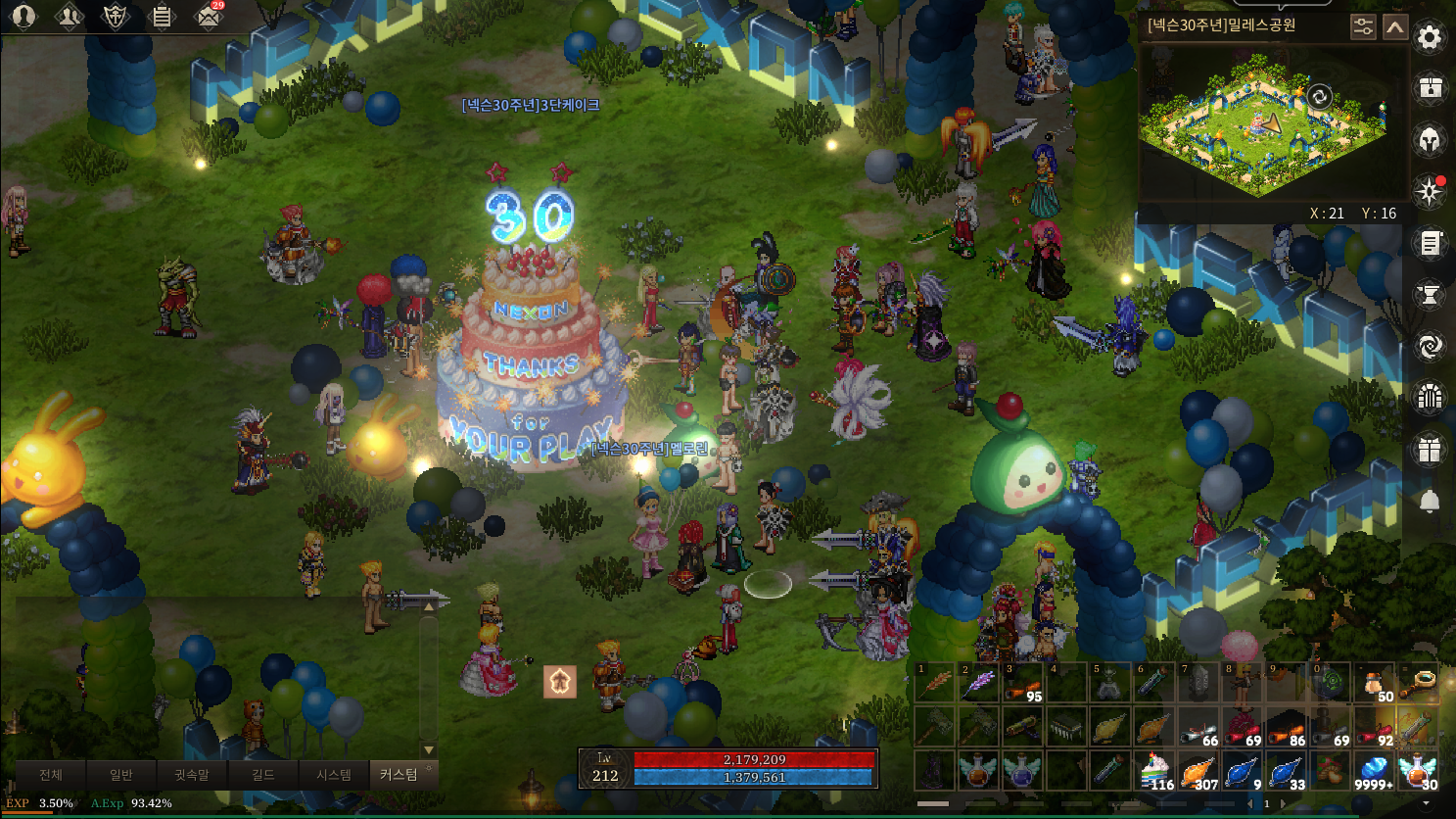Click the house icon button near chat
This screenshot has height=819, width=1456.
click(560, 682)
